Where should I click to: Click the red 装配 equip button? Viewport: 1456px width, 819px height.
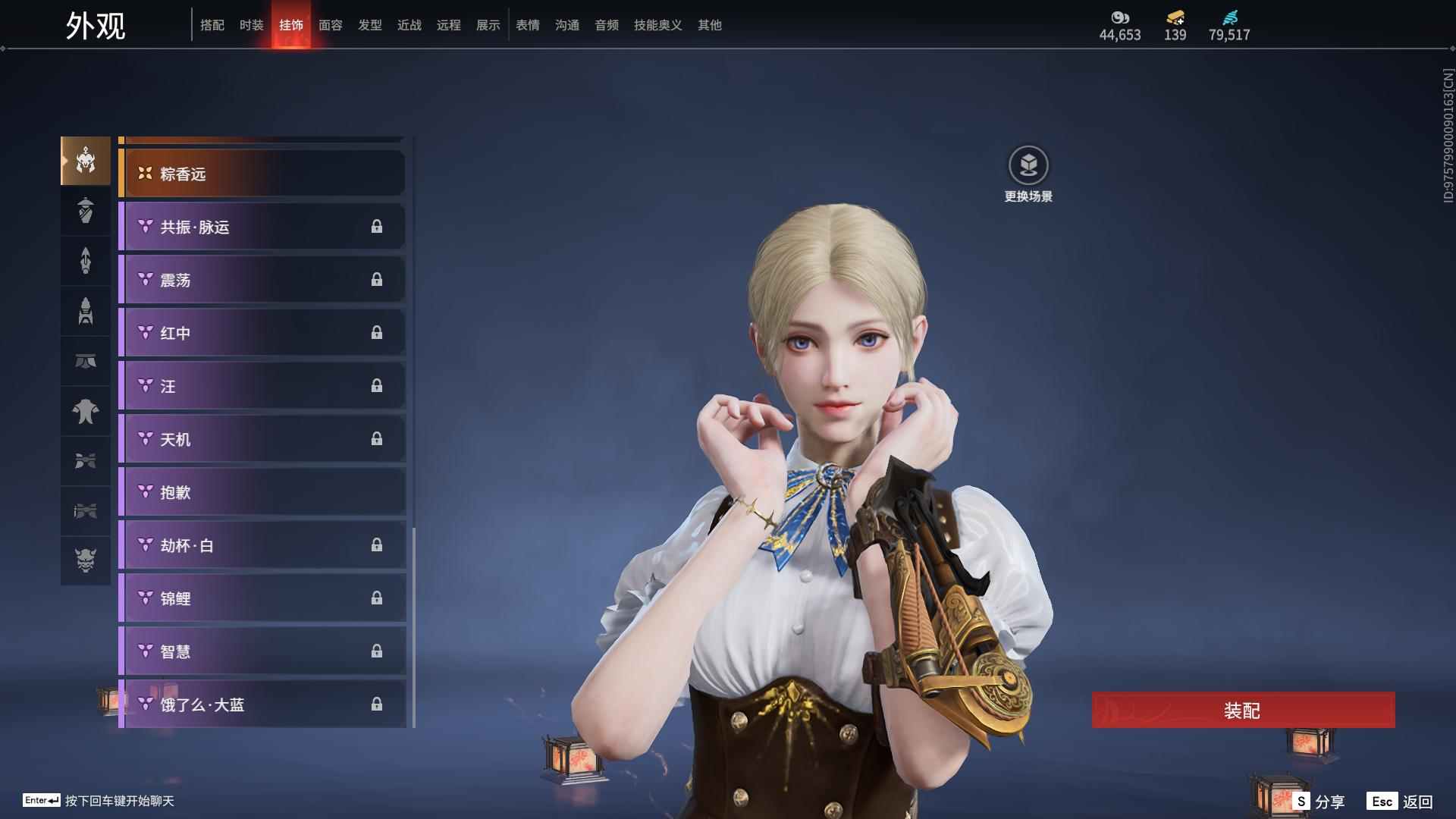[1243, 711]
